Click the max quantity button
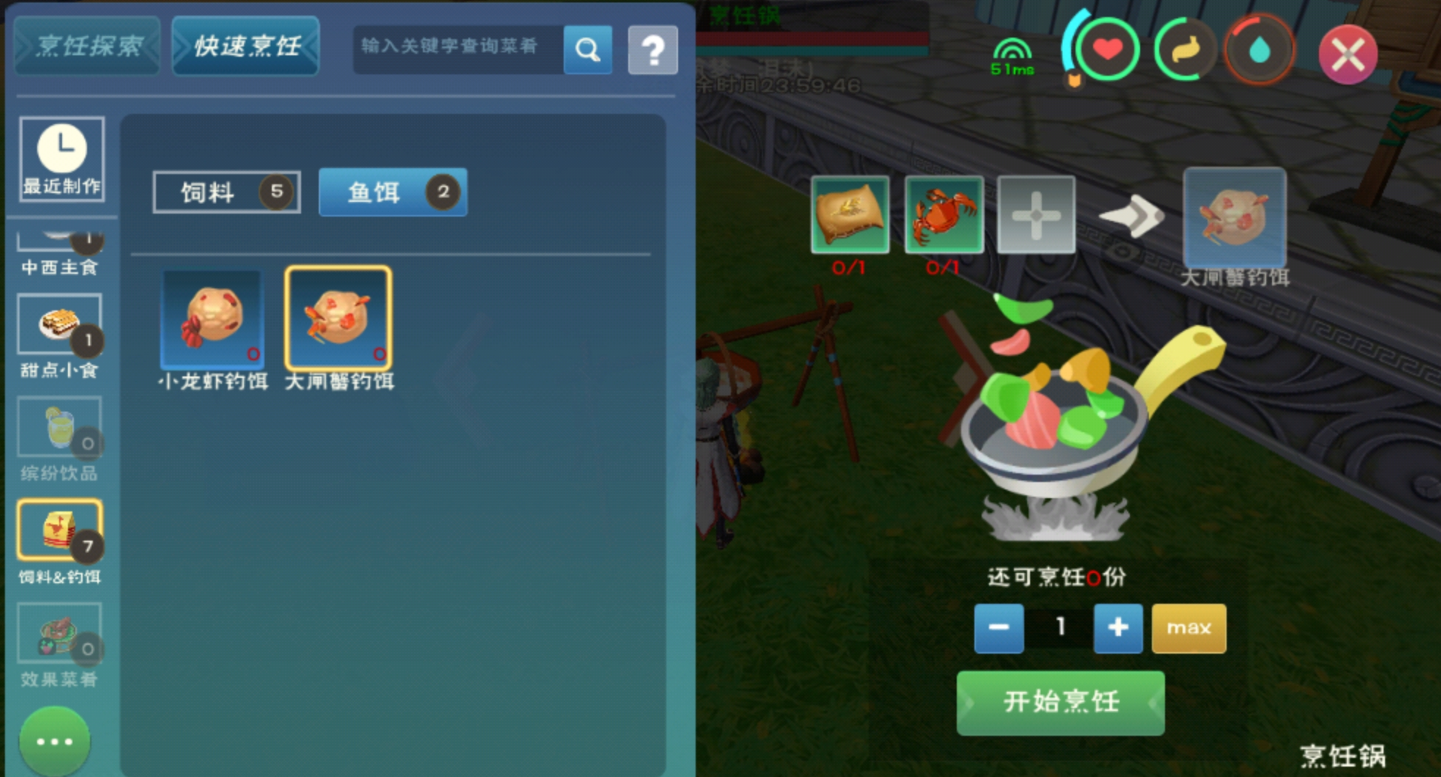This screenshot has width=1441, height=777. 1188,628
